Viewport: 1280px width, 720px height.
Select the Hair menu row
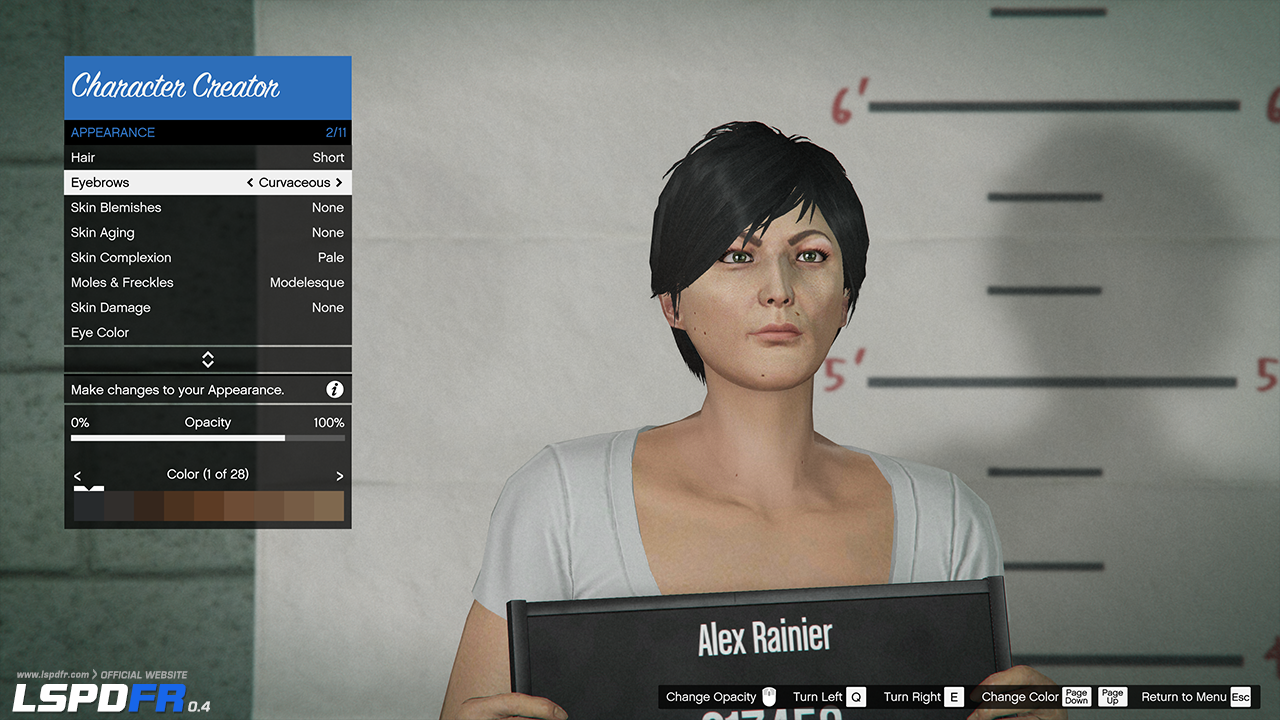[207, 158]
